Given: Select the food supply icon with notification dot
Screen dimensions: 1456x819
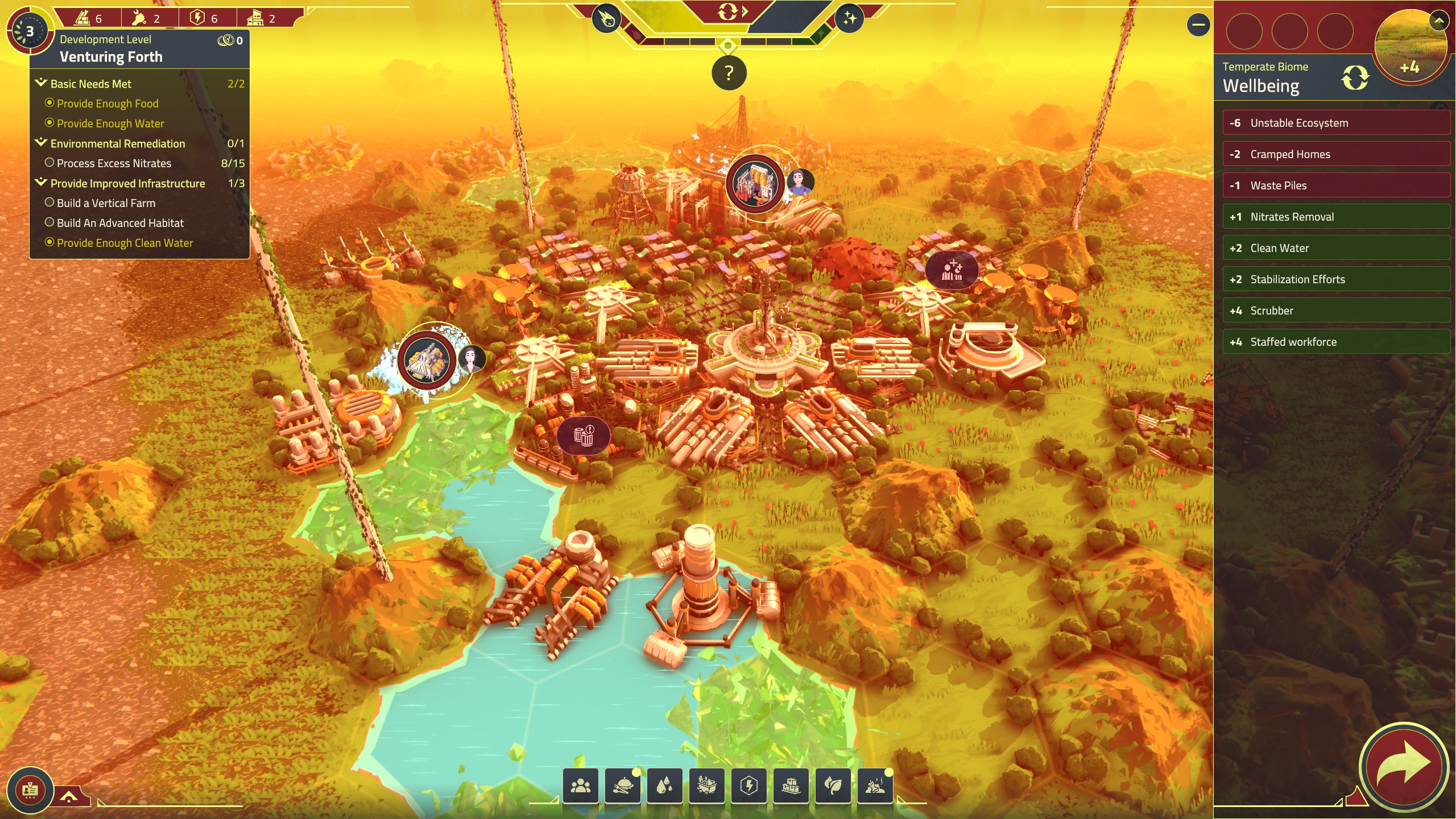Looking at the screenshot, I should tap(623, 785).
